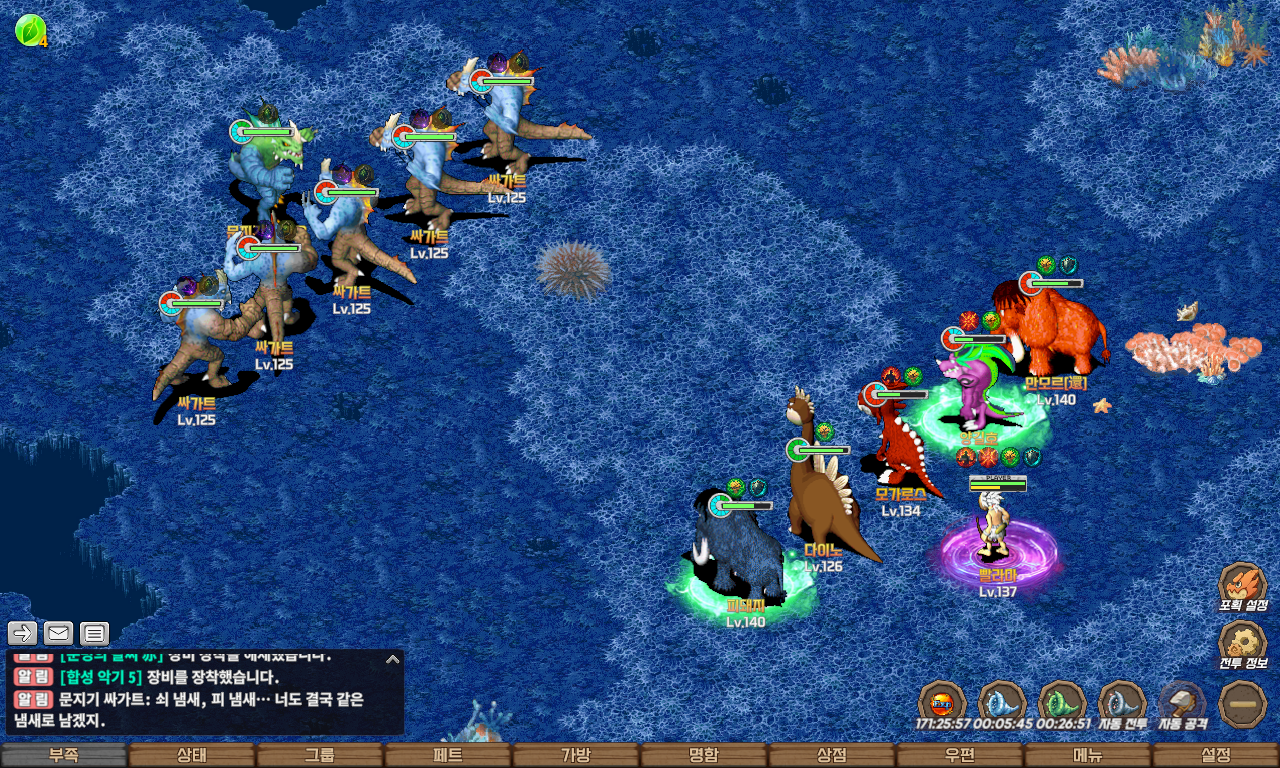
Task: Open the envelope mail button above chat
Action: tap(59, 632)
